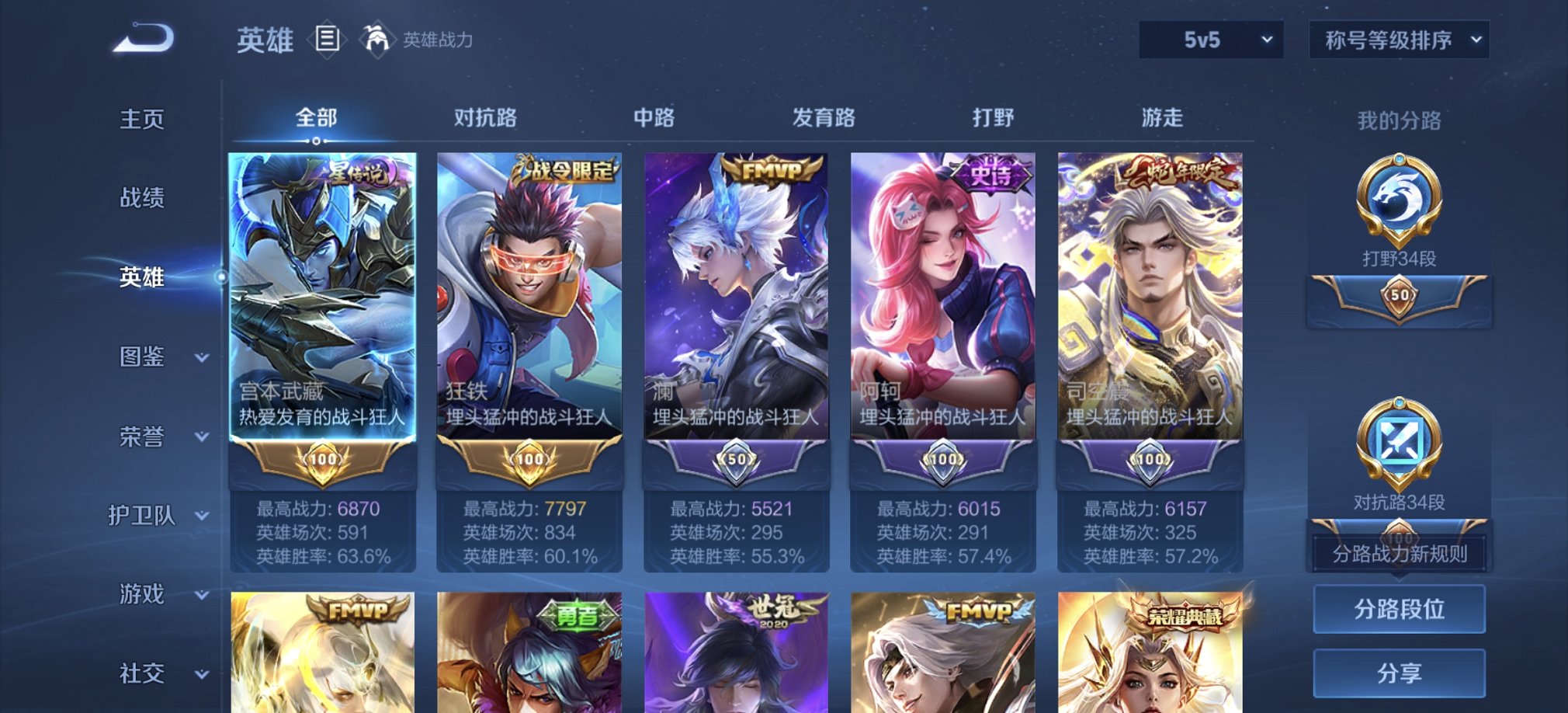1568x713 pixels.
Task: Open the 5v5 mode dropdown
Action: pos(1209,39)
